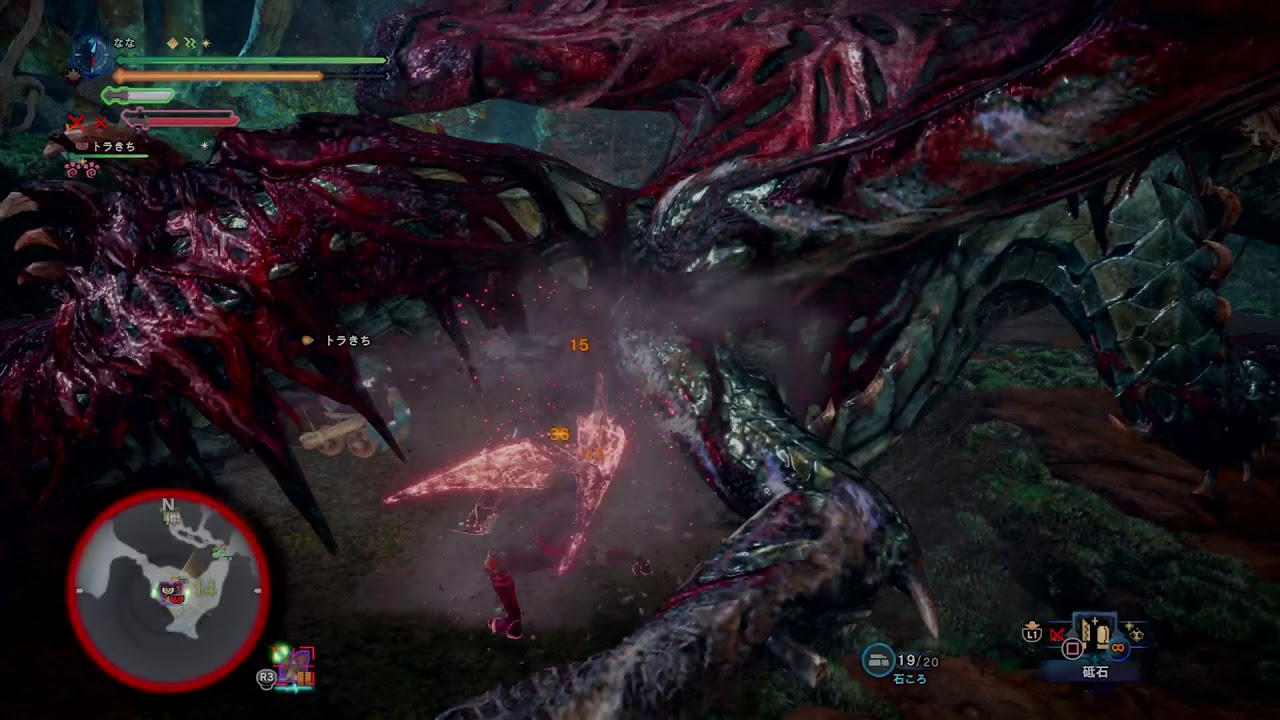This screenshot has height=720, width=1280.
Task: Click the compass clock beside the player name
Action: tap(91, 53)
